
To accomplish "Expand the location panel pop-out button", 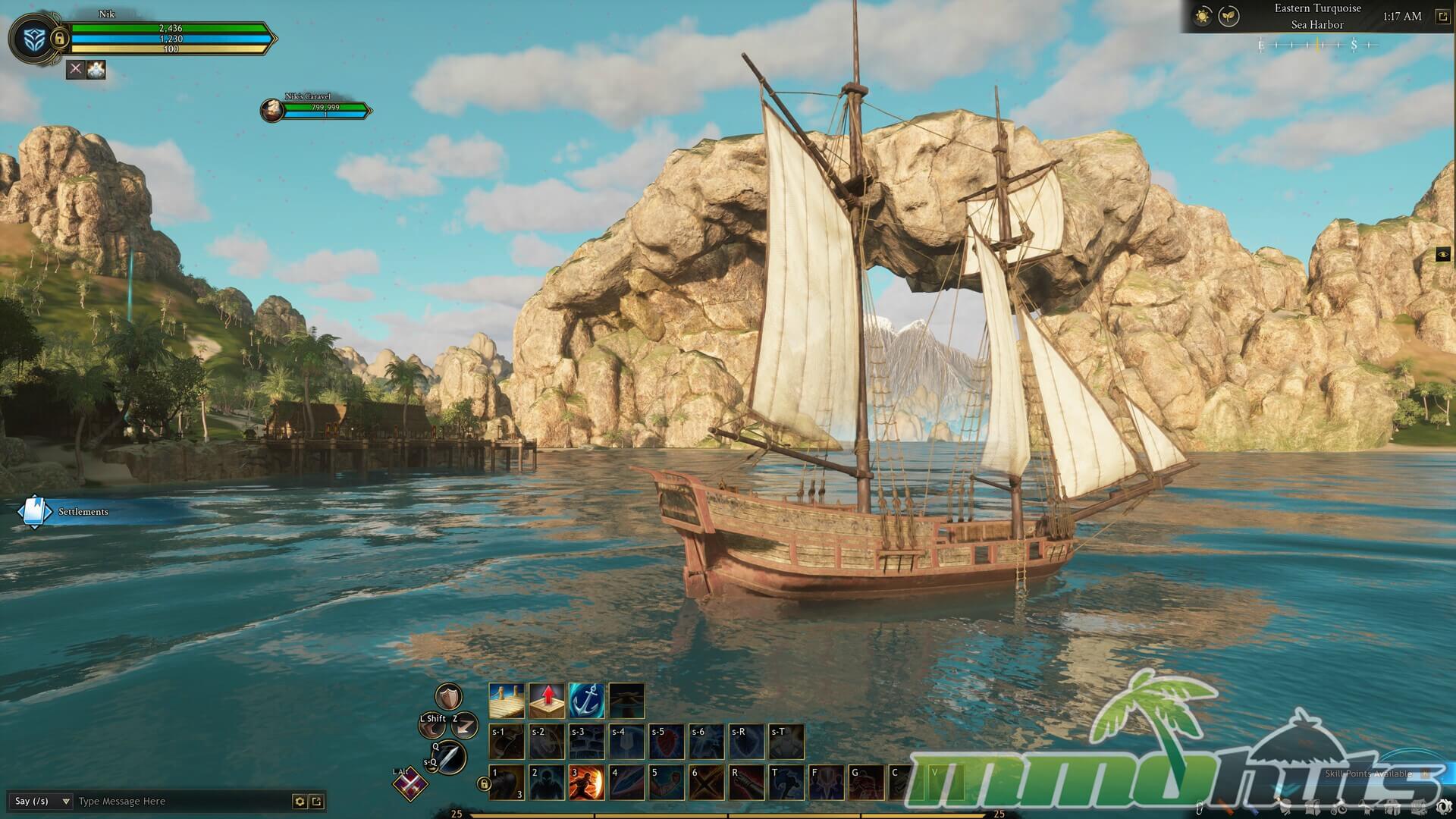I will pyautogui.click(x=1443, y=16).
